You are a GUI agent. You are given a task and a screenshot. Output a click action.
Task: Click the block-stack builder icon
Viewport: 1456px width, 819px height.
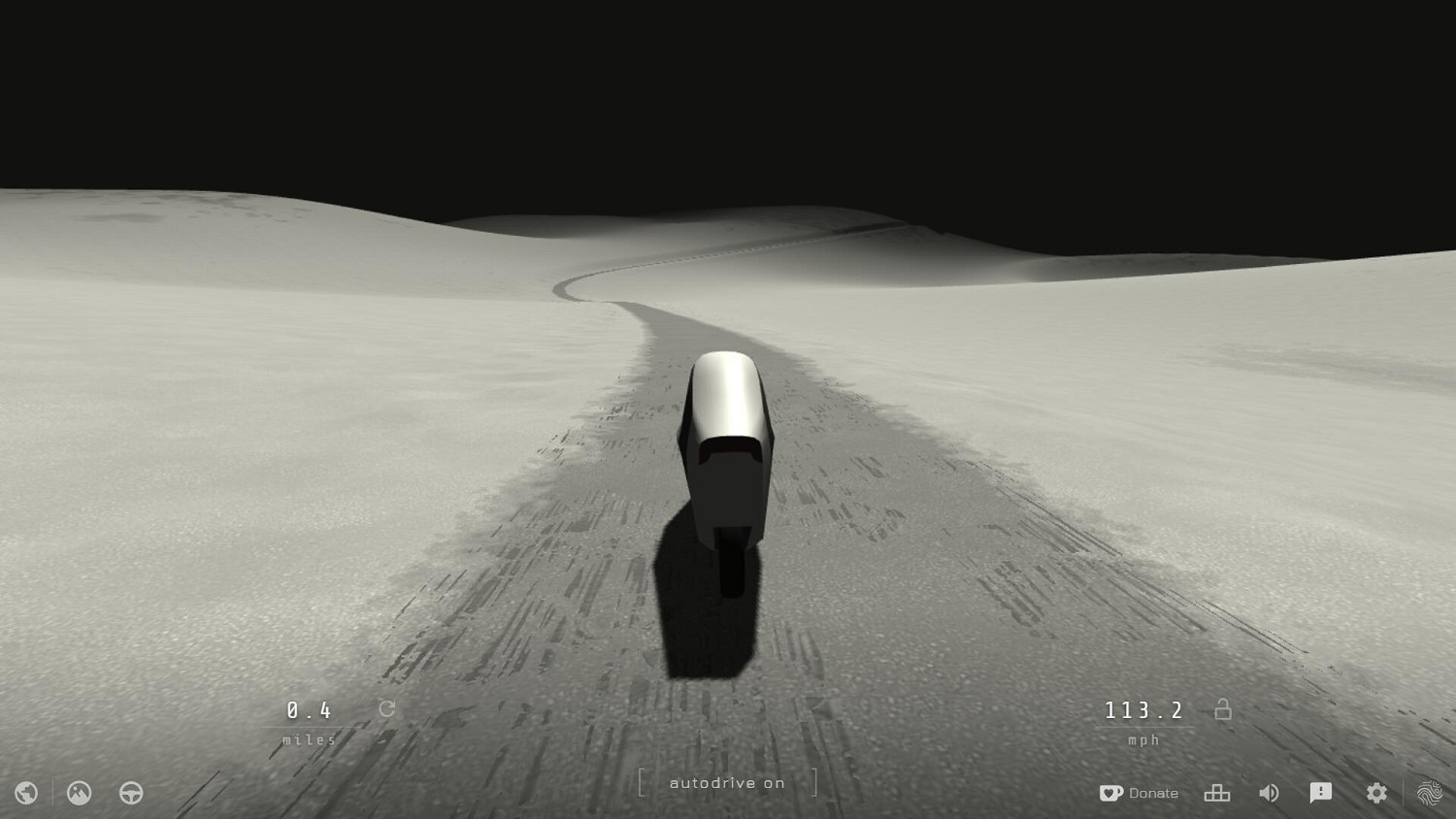coord(1216,793)
